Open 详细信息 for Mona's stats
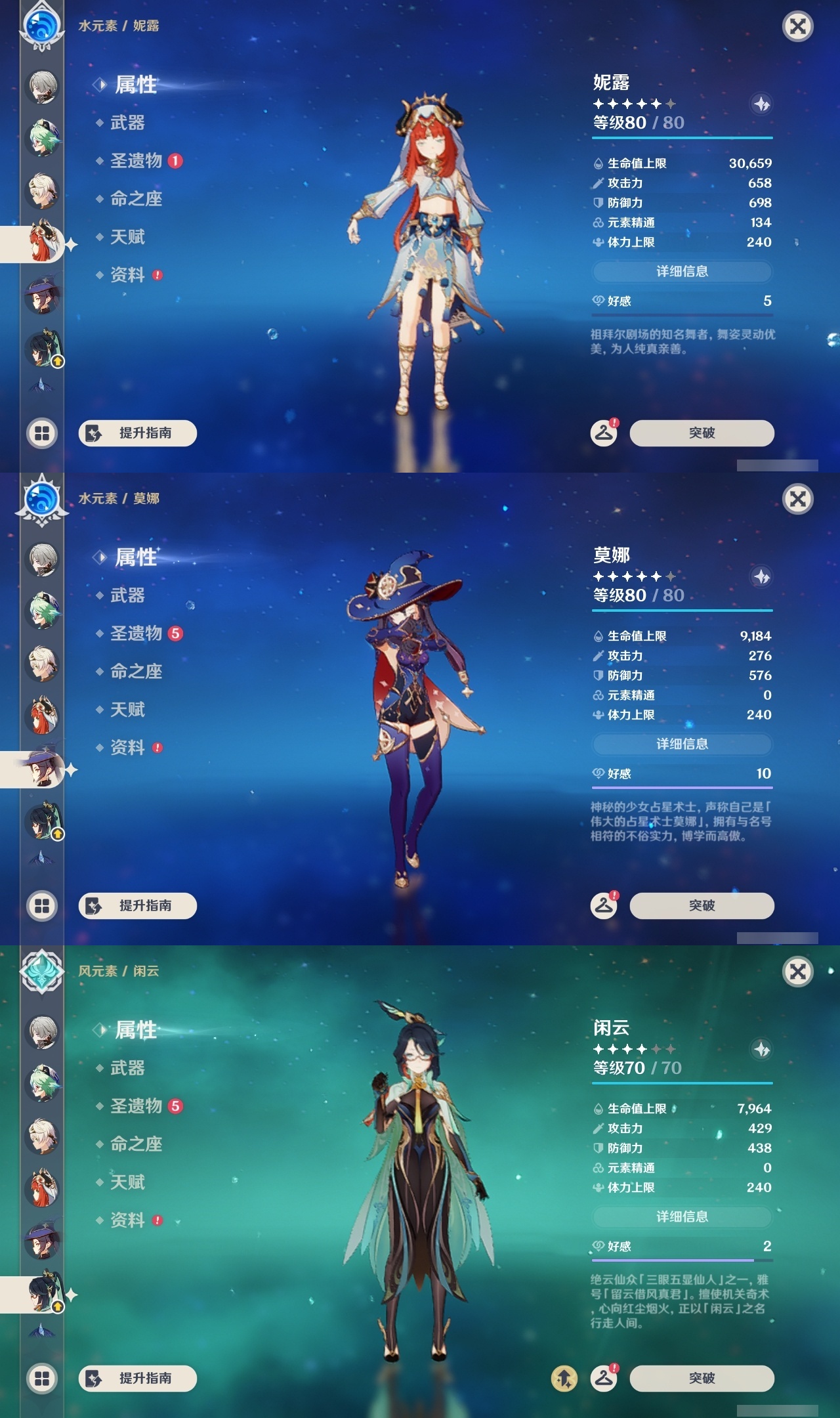 [x=682, y=744]
